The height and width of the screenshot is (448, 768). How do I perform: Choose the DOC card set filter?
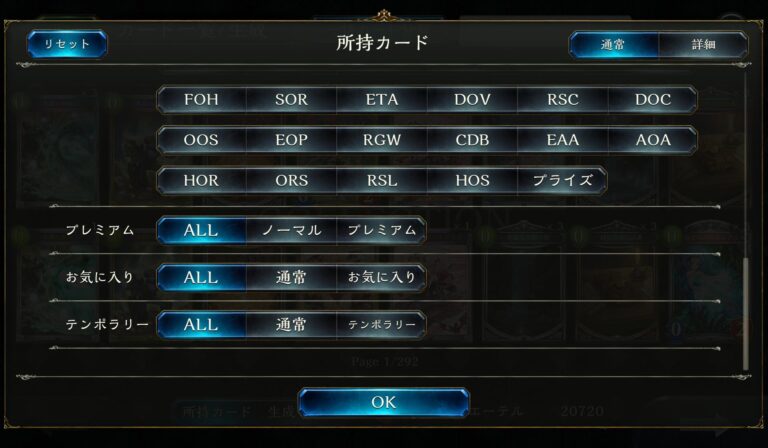pos(653,100)
